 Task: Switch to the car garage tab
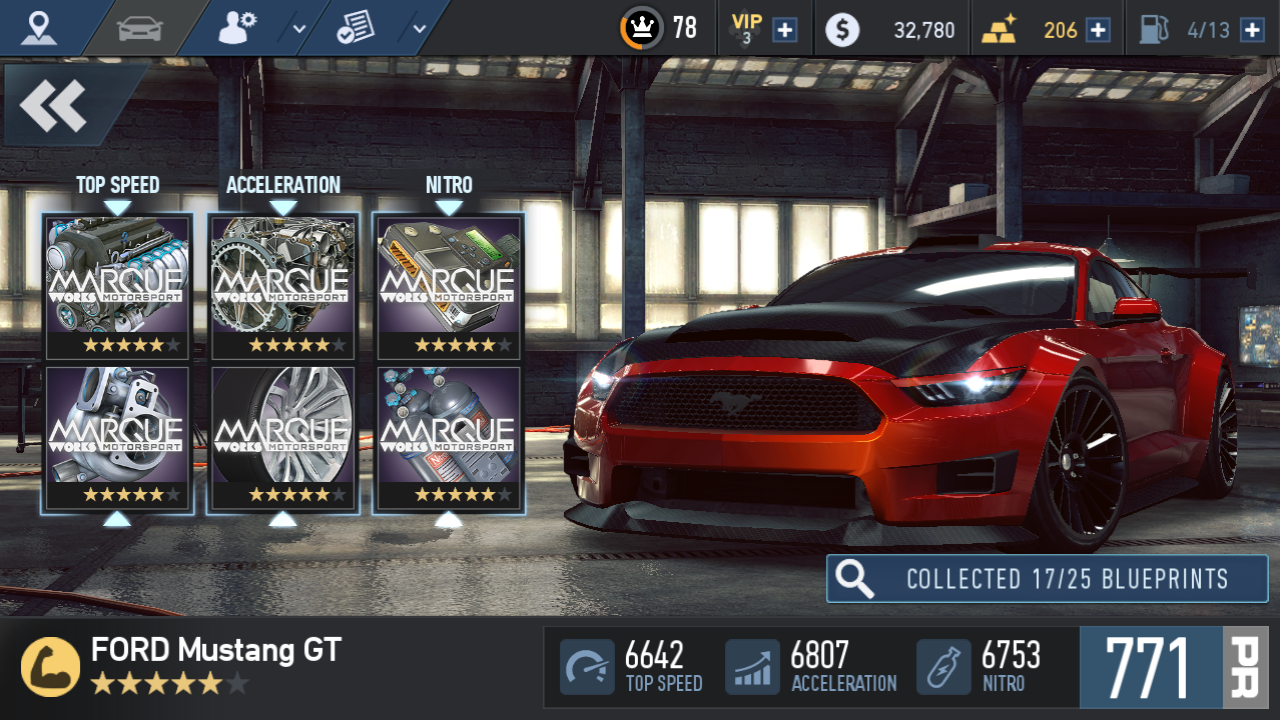[139, 28]
